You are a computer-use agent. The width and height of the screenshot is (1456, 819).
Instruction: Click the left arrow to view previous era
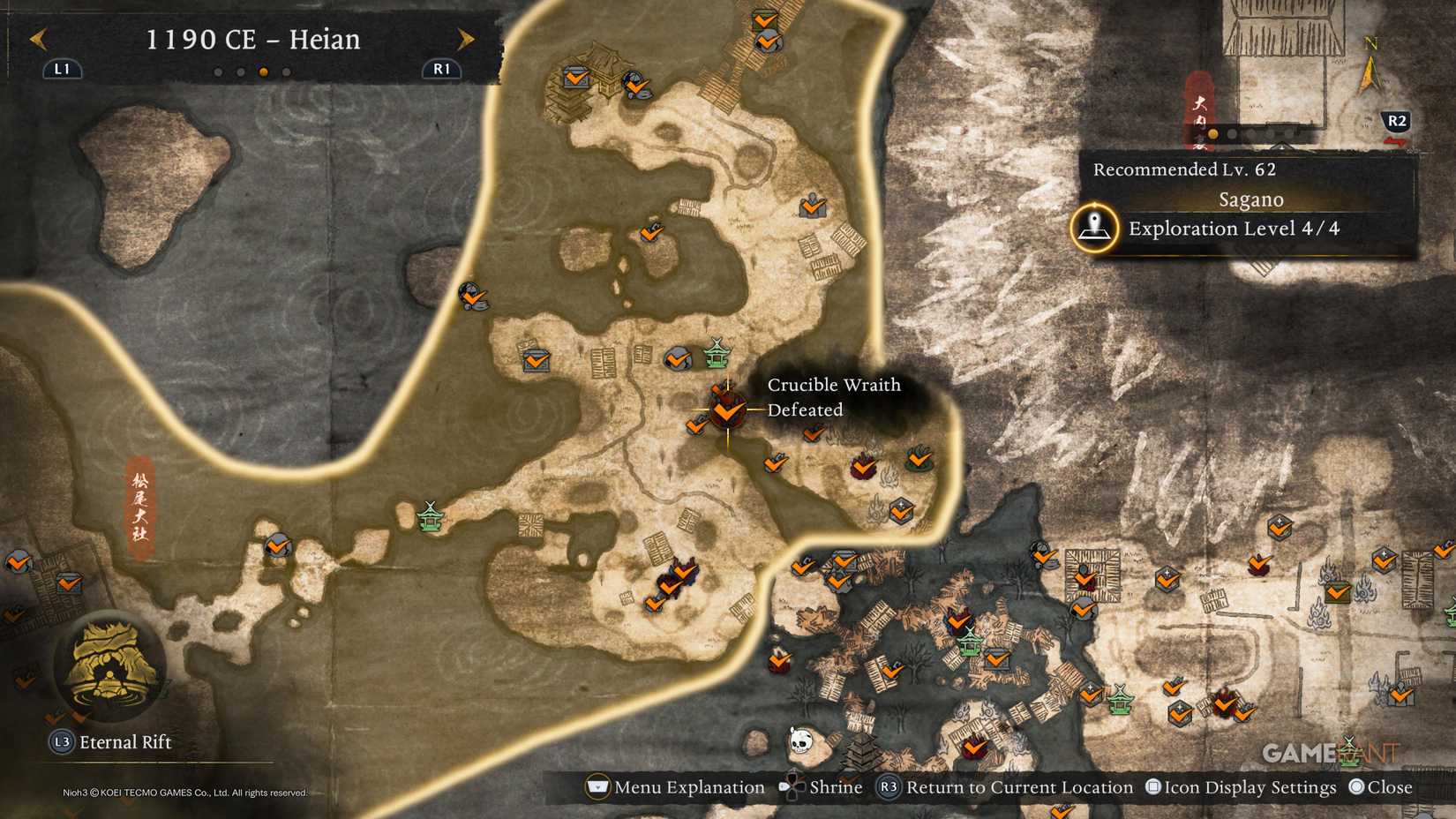[37, 39]
